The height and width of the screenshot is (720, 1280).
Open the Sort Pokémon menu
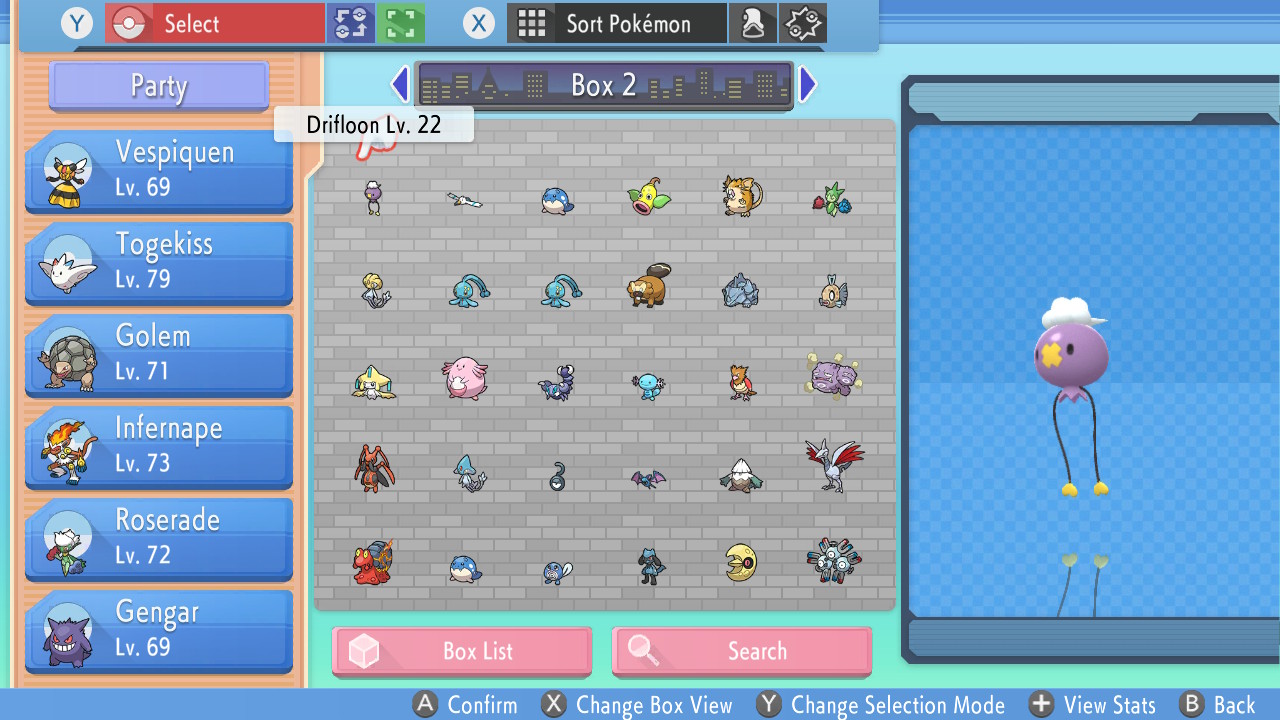click(616, 22)
